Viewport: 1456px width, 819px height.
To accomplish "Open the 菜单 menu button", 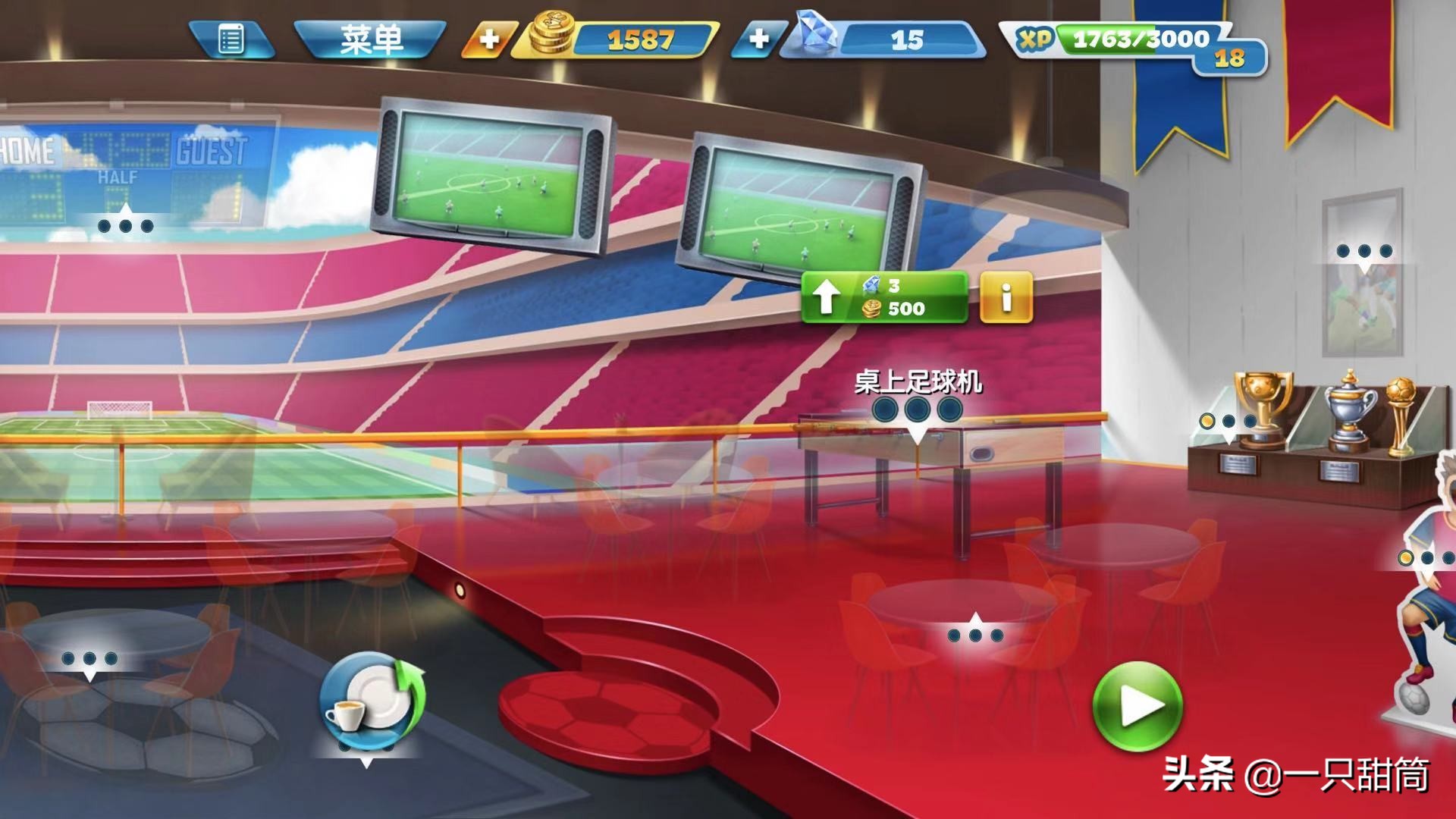I will click(370, 39).
